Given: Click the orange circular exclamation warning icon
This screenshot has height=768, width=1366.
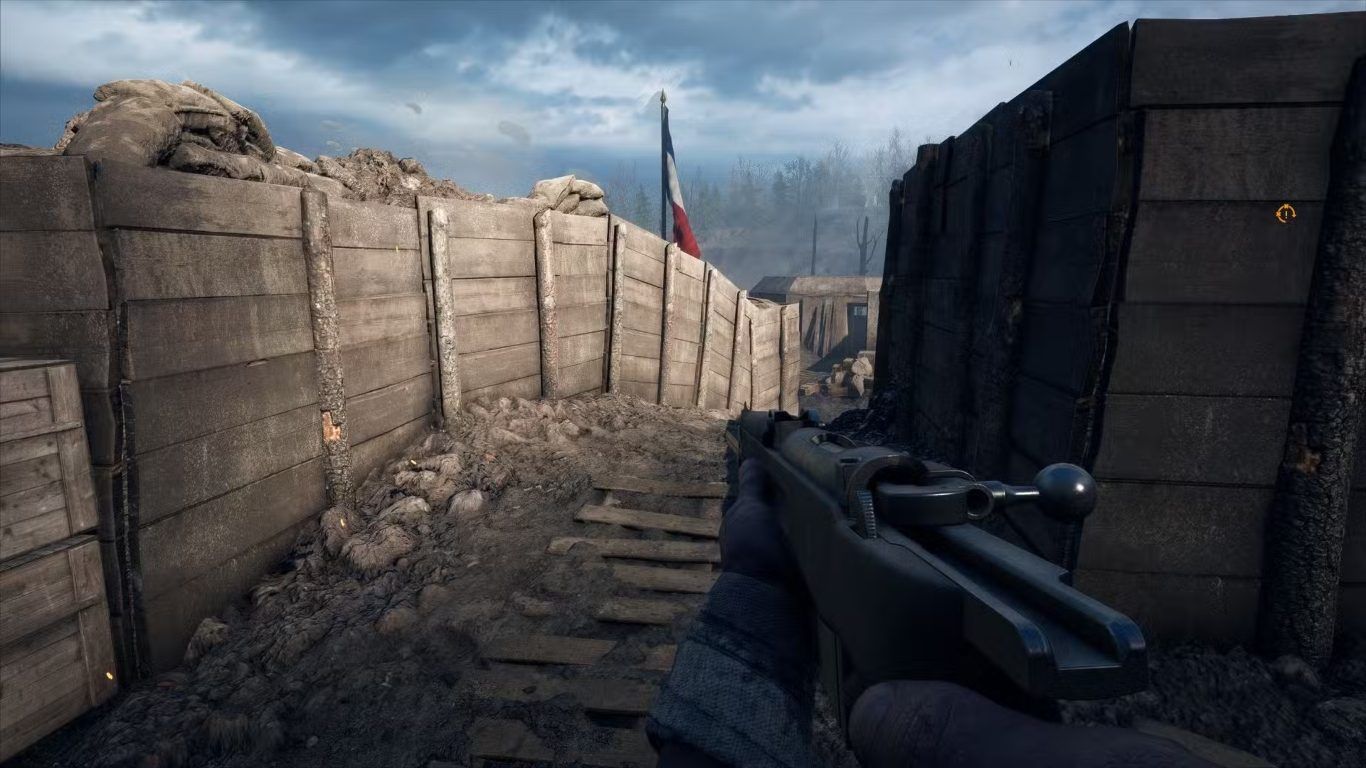Looking at the screenshot, I should click(x=1285, y=212).
